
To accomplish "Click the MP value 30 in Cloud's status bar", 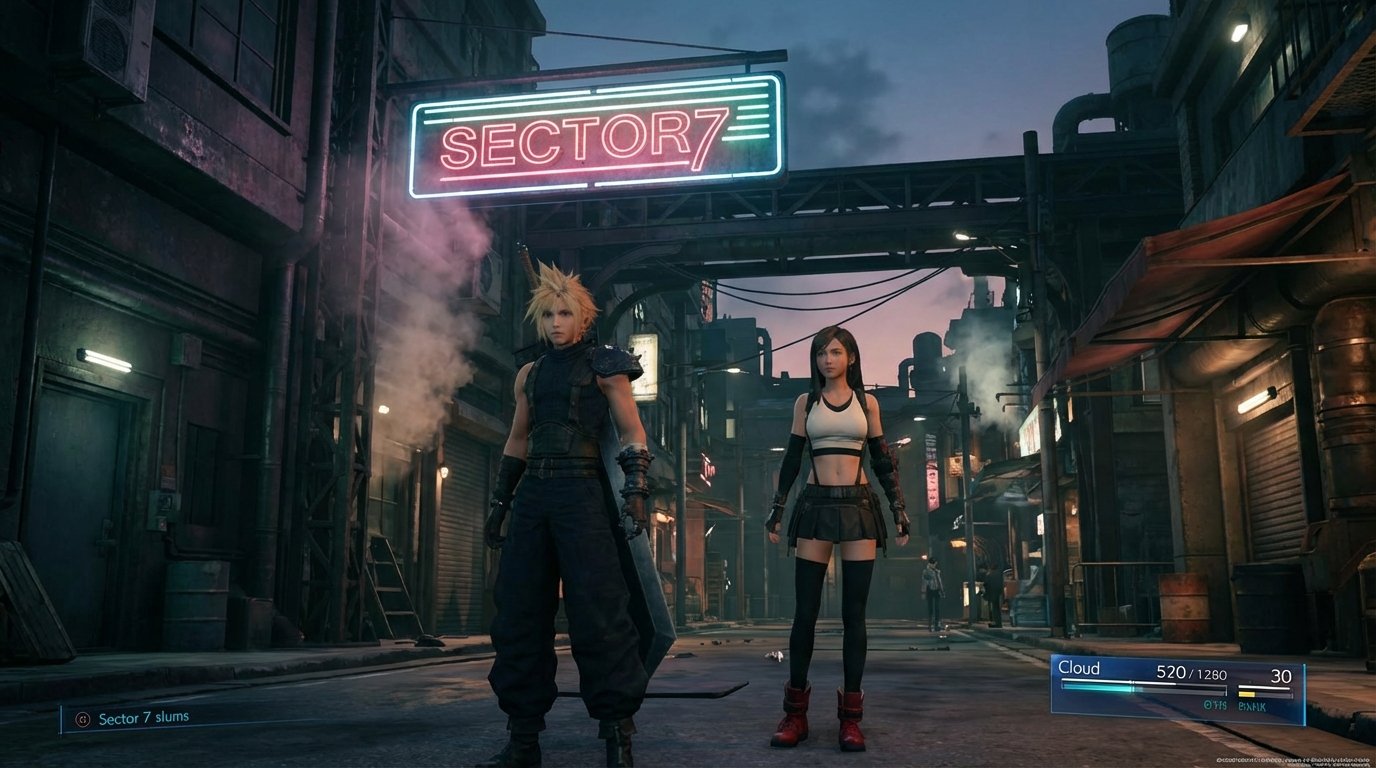I will click(x=1283, y=674).
